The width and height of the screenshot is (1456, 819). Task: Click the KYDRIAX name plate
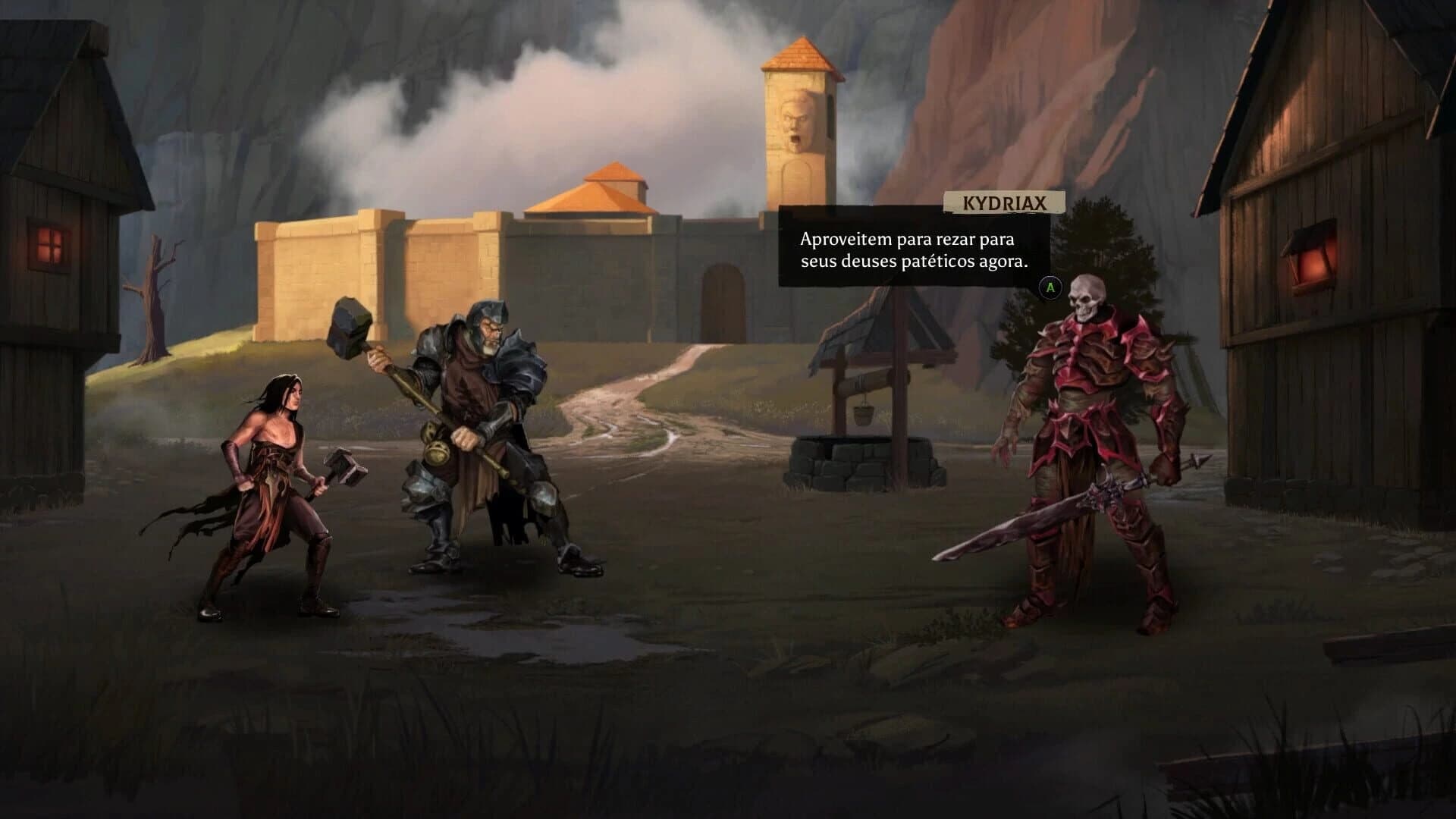(1005, 202)
